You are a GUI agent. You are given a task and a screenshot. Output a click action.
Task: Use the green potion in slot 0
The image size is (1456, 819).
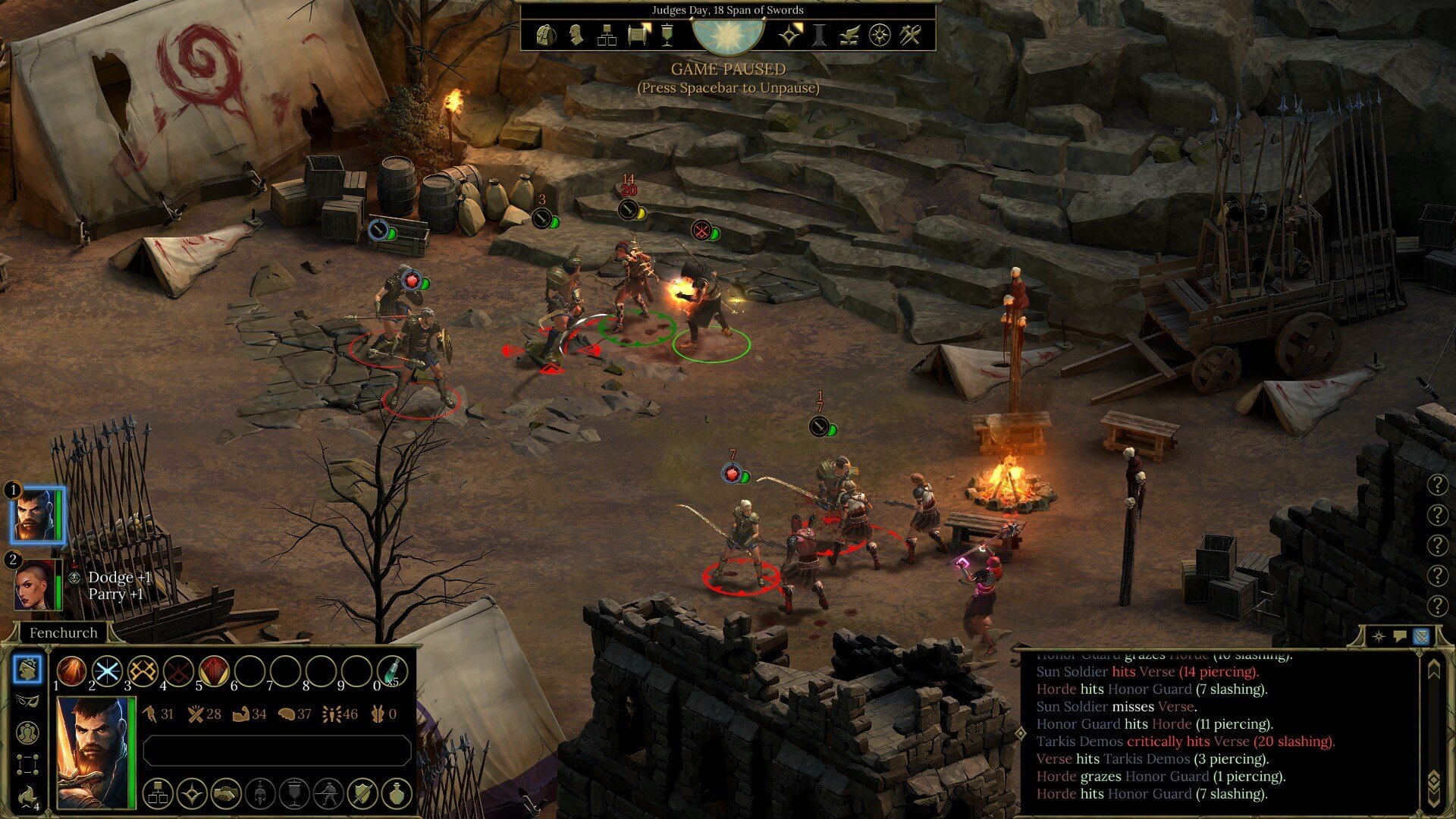click(392, 670)
